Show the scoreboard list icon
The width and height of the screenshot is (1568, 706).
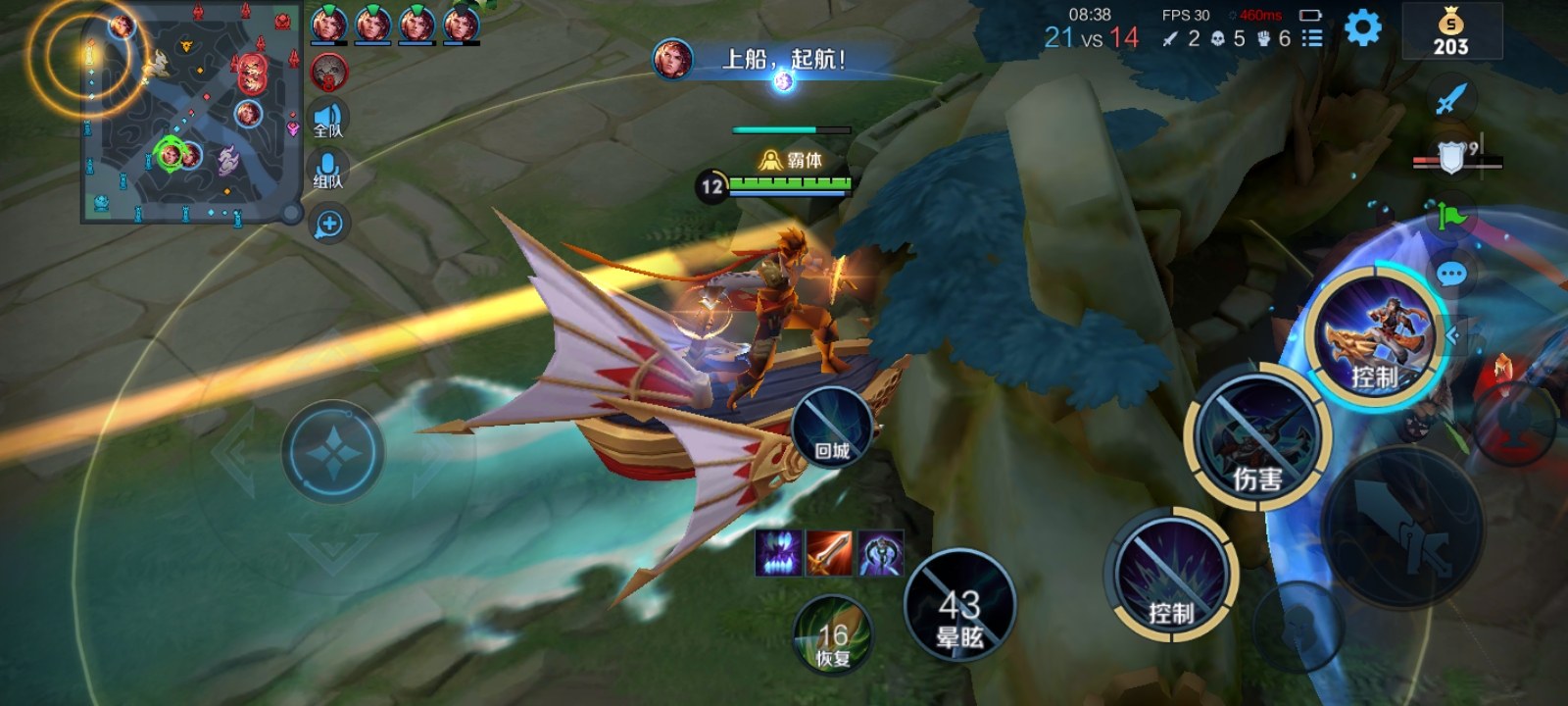pos(1312,38)
